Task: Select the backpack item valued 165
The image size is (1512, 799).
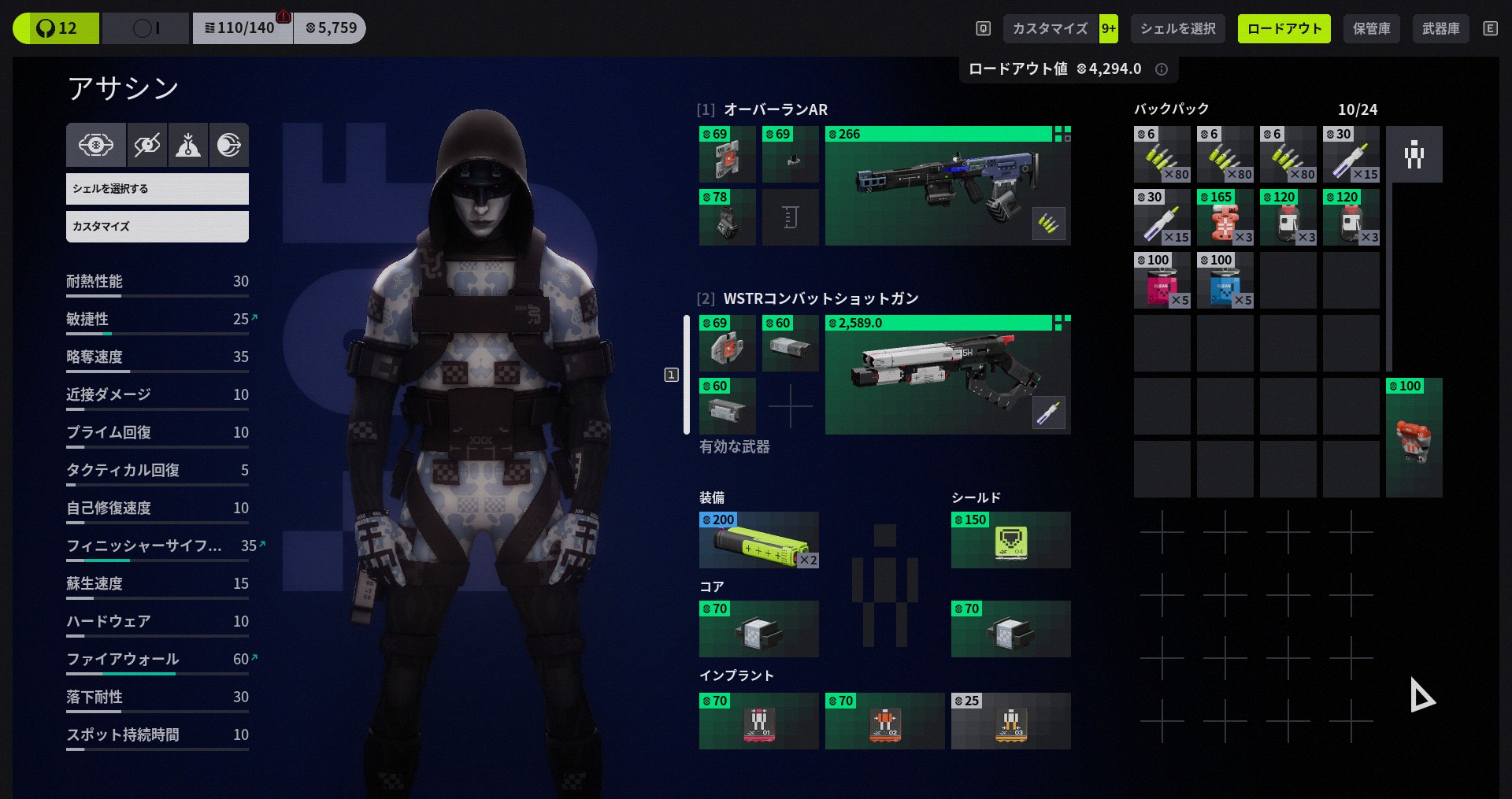Action: click(x=1225, y=218)
